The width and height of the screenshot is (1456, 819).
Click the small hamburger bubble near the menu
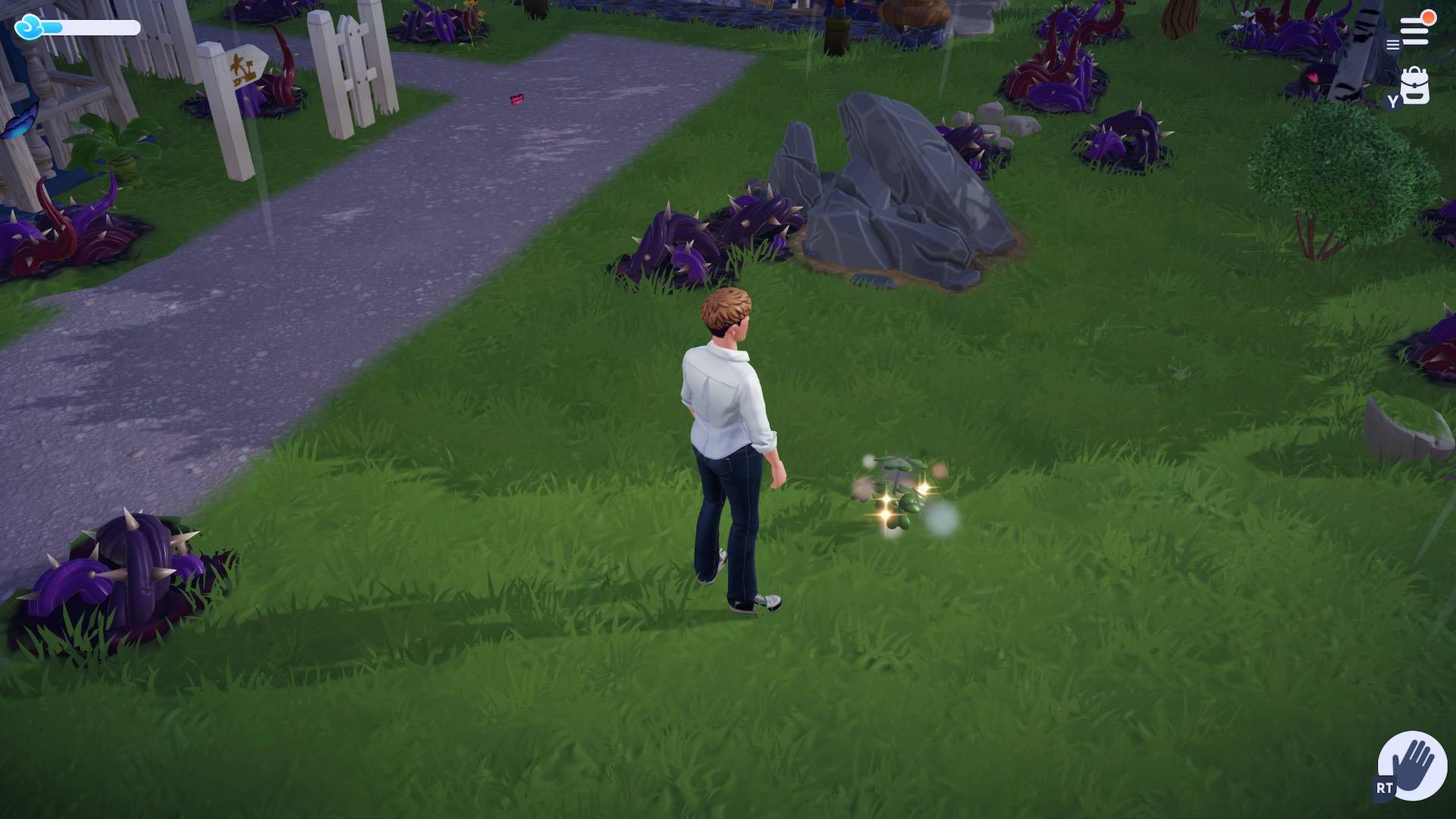coord(1393,44)
